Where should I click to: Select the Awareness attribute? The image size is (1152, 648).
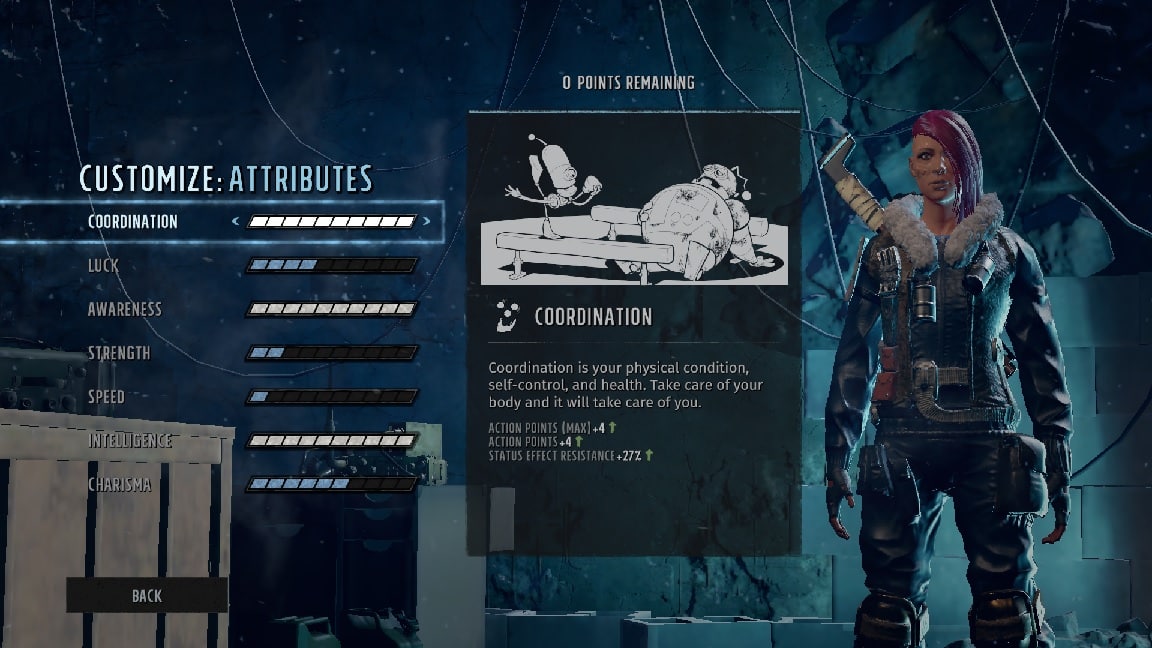point(124,309)
